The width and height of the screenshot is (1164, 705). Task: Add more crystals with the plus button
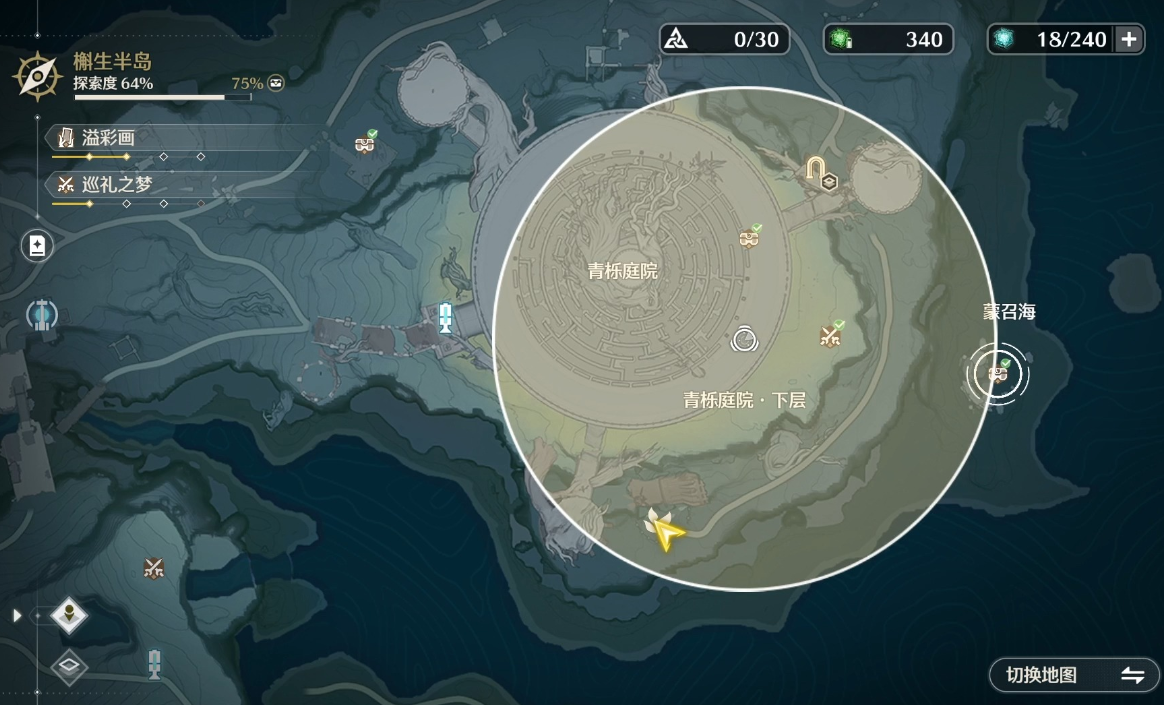click(1129, 39)
